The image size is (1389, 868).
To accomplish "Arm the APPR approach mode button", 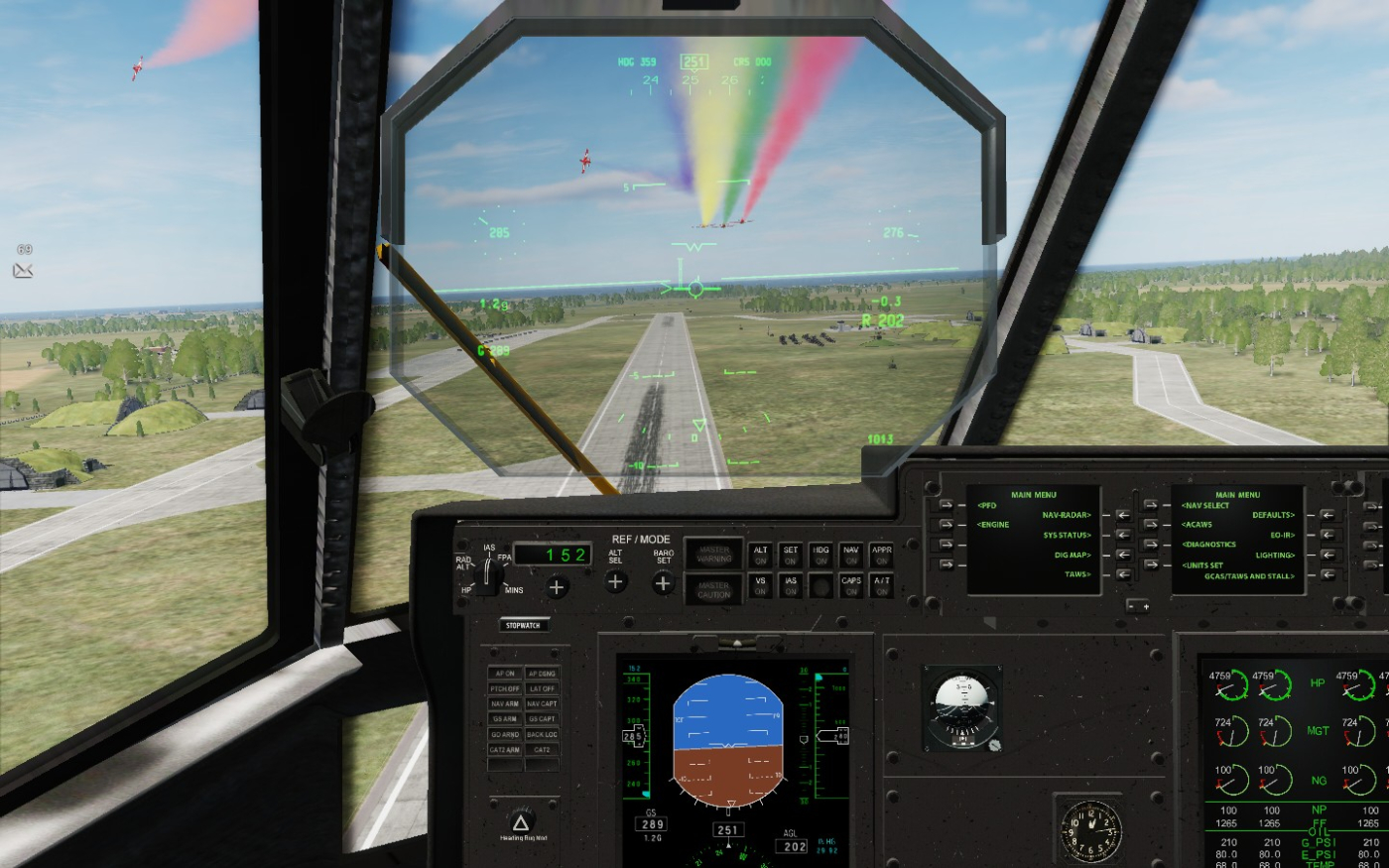I will tap(881, 555).
